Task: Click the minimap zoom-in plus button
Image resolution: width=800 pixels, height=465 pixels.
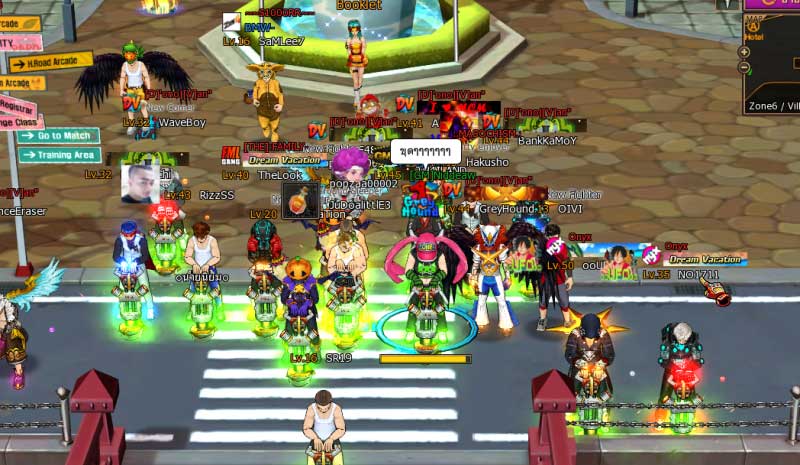Action: [744, 52]
